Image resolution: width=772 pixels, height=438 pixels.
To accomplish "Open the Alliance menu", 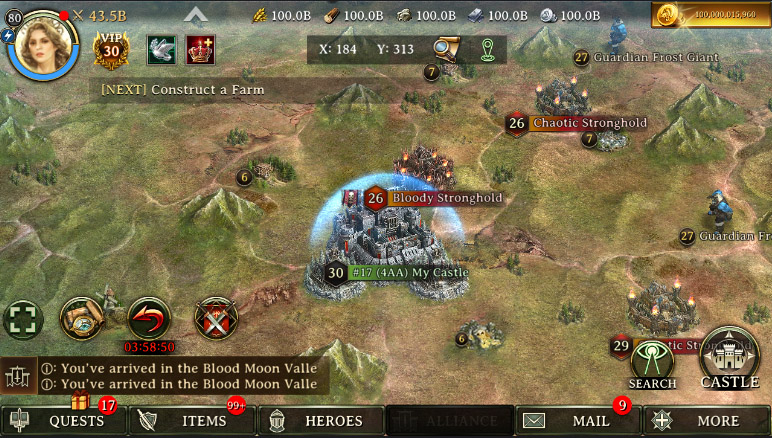I will pyautogui.click(x=449, y=421).
